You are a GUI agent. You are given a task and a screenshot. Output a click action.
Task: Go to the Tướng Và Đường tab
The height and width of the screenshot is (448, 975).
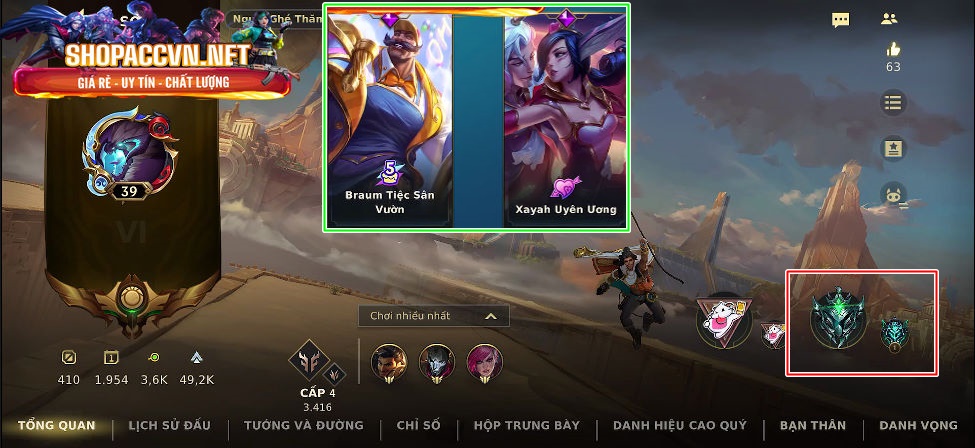[304, 426]
